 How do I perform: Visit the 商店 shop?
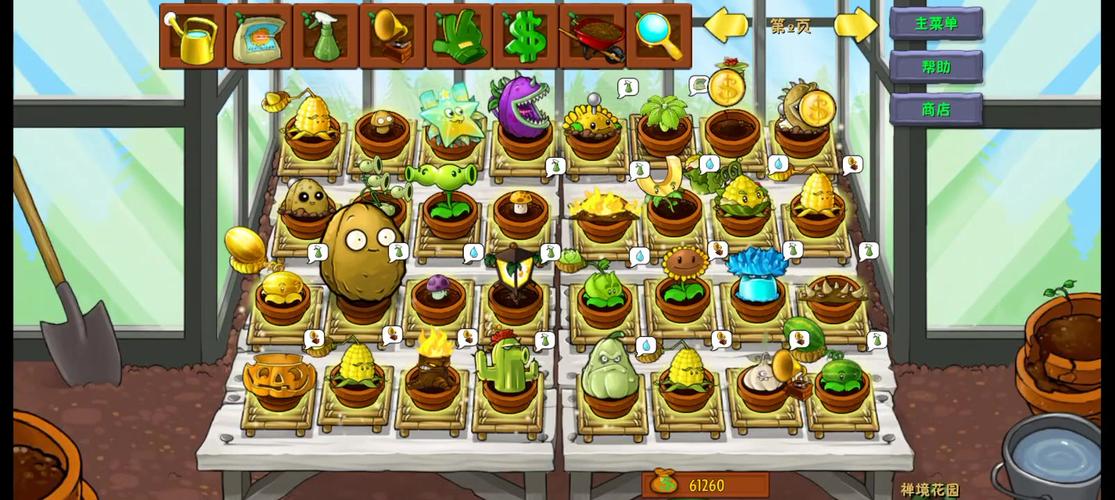click(935, 109)
